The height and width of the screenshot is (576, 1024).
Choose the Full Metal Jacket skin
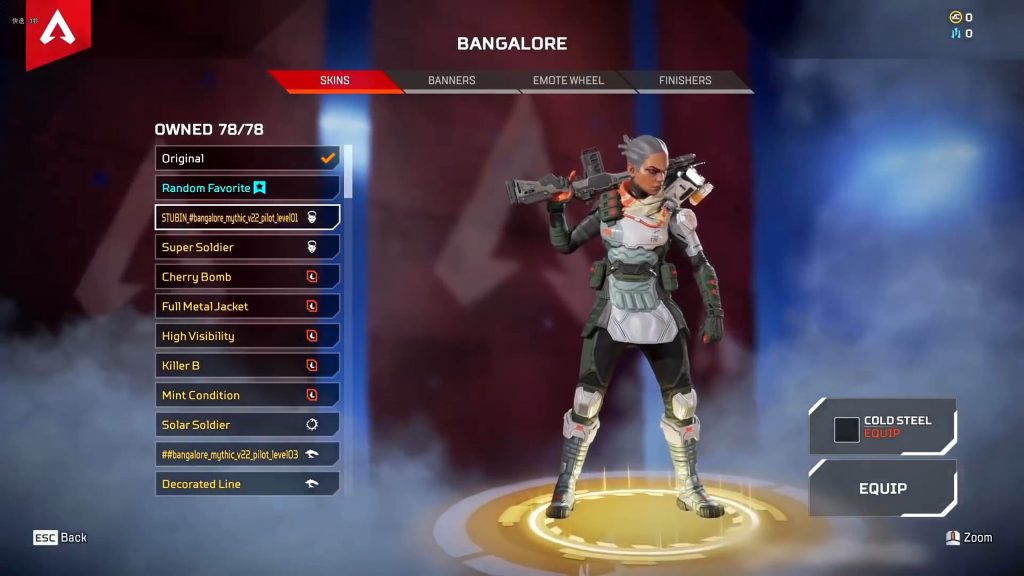click(247, 306)
